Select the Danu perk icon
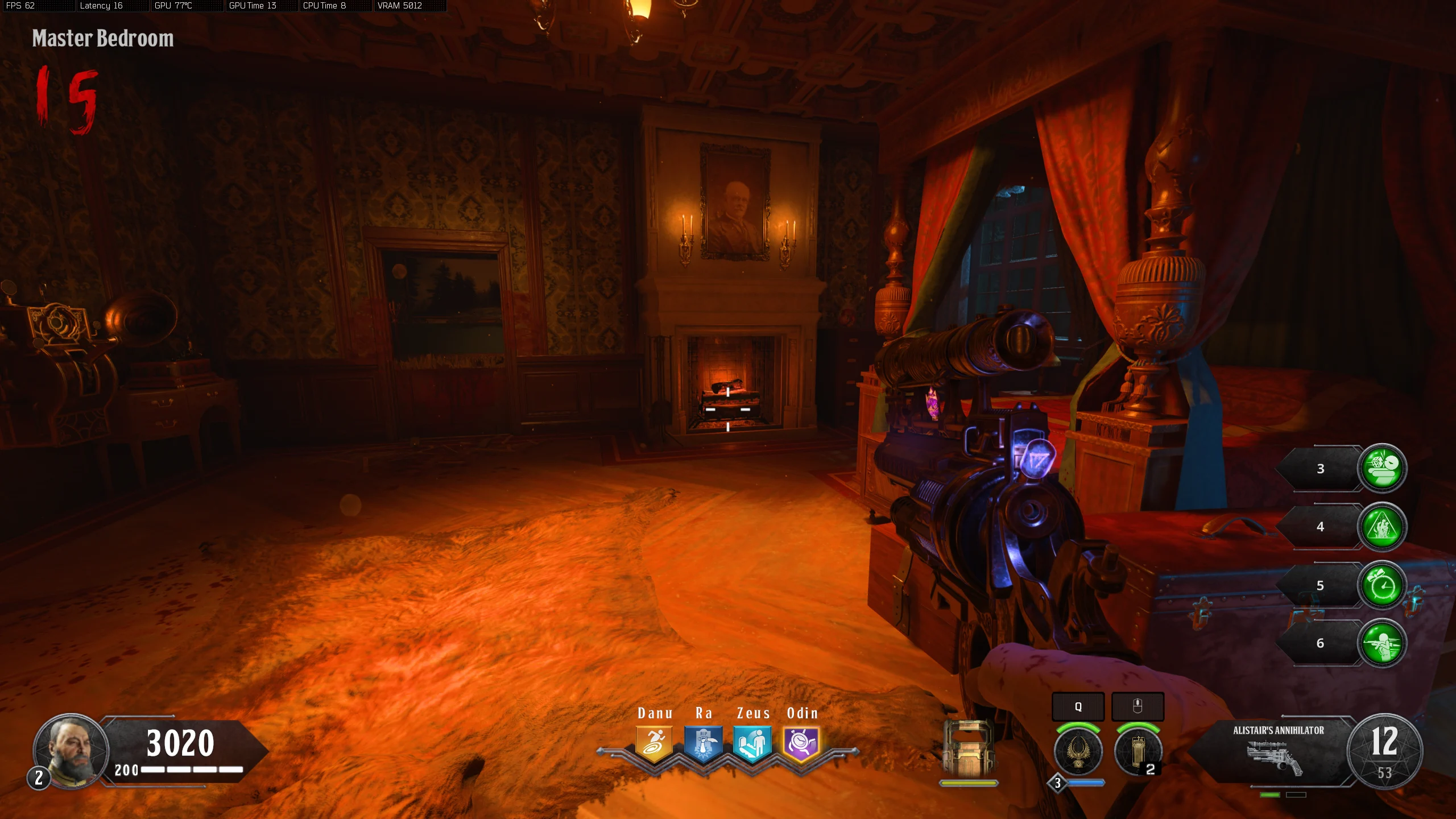The height and width of the screenshot is (819, 1456). tap(654, 743)
